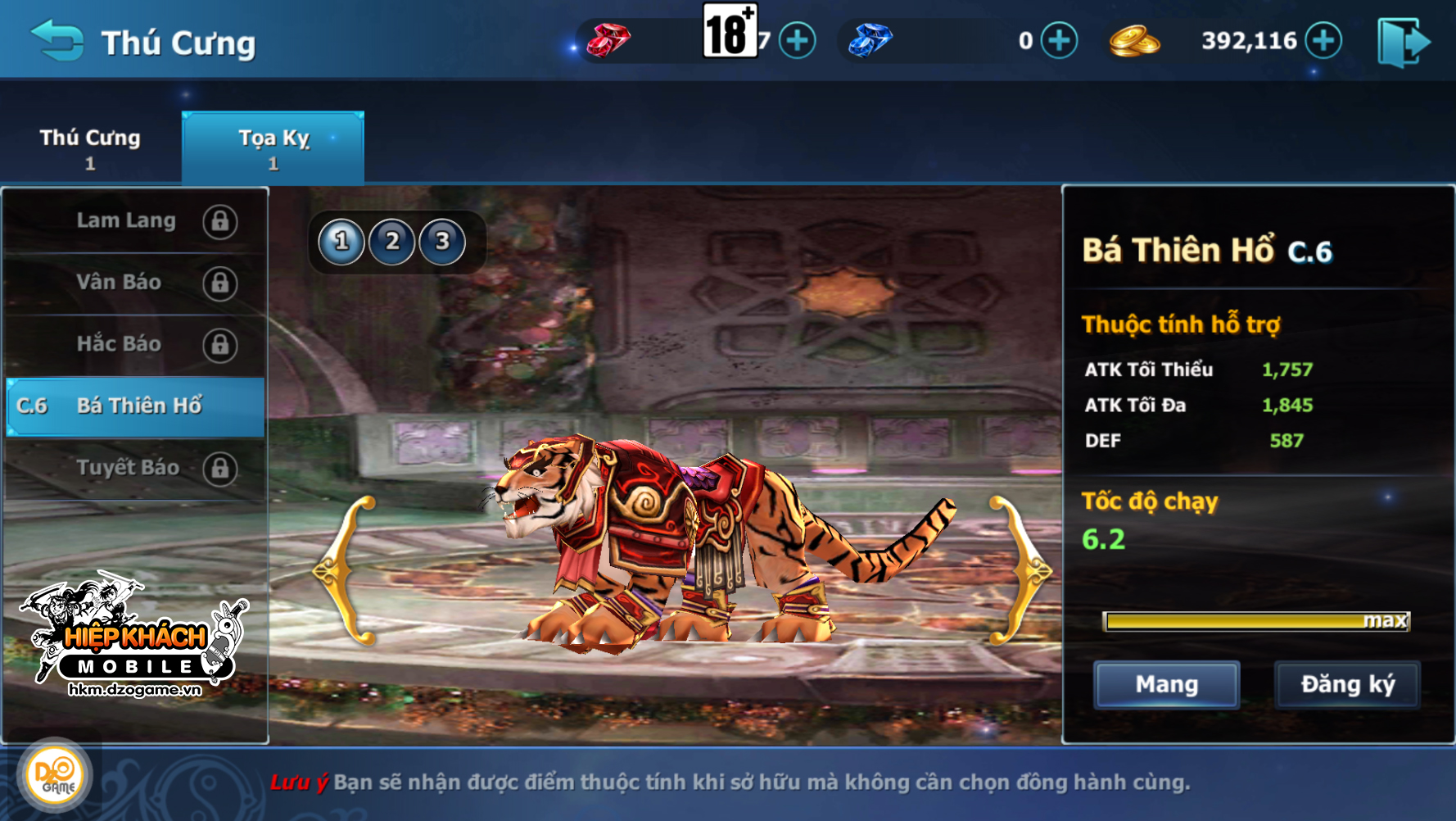Screen dimensions: 1456x821
Task: Select appearance number 3
Action: (442, 242)
